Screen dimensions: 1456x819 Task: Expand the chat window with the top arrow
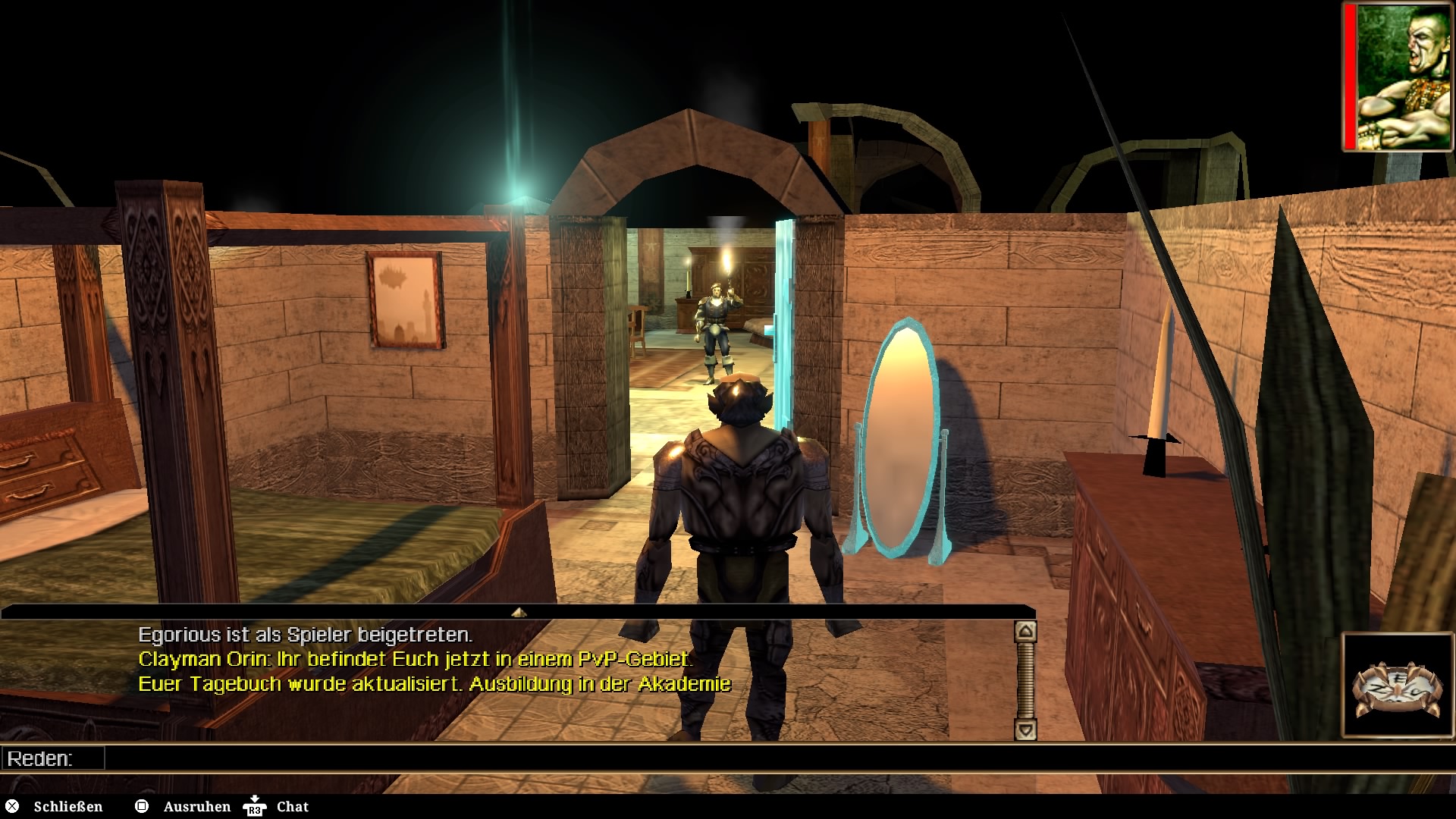[519, 612]
